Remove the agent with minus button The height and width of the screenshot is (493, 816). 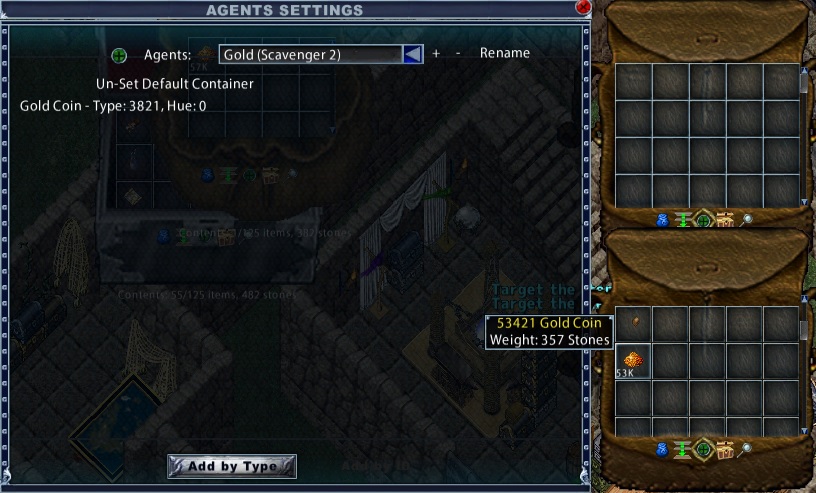[458, 54]
